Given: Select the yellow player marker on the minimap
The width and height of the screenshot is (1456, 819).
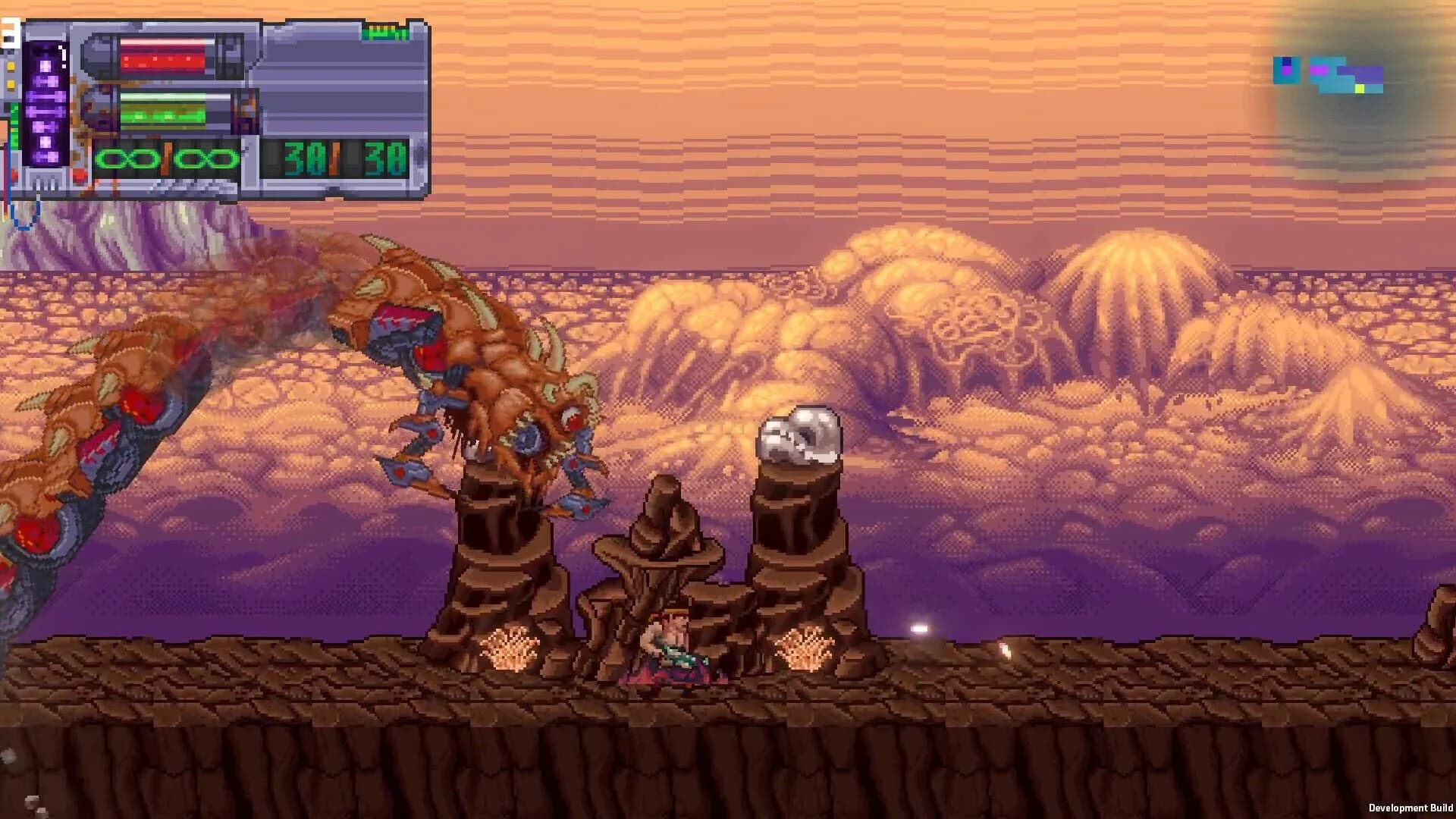Looking at the screenshot, I should 1359,89.
